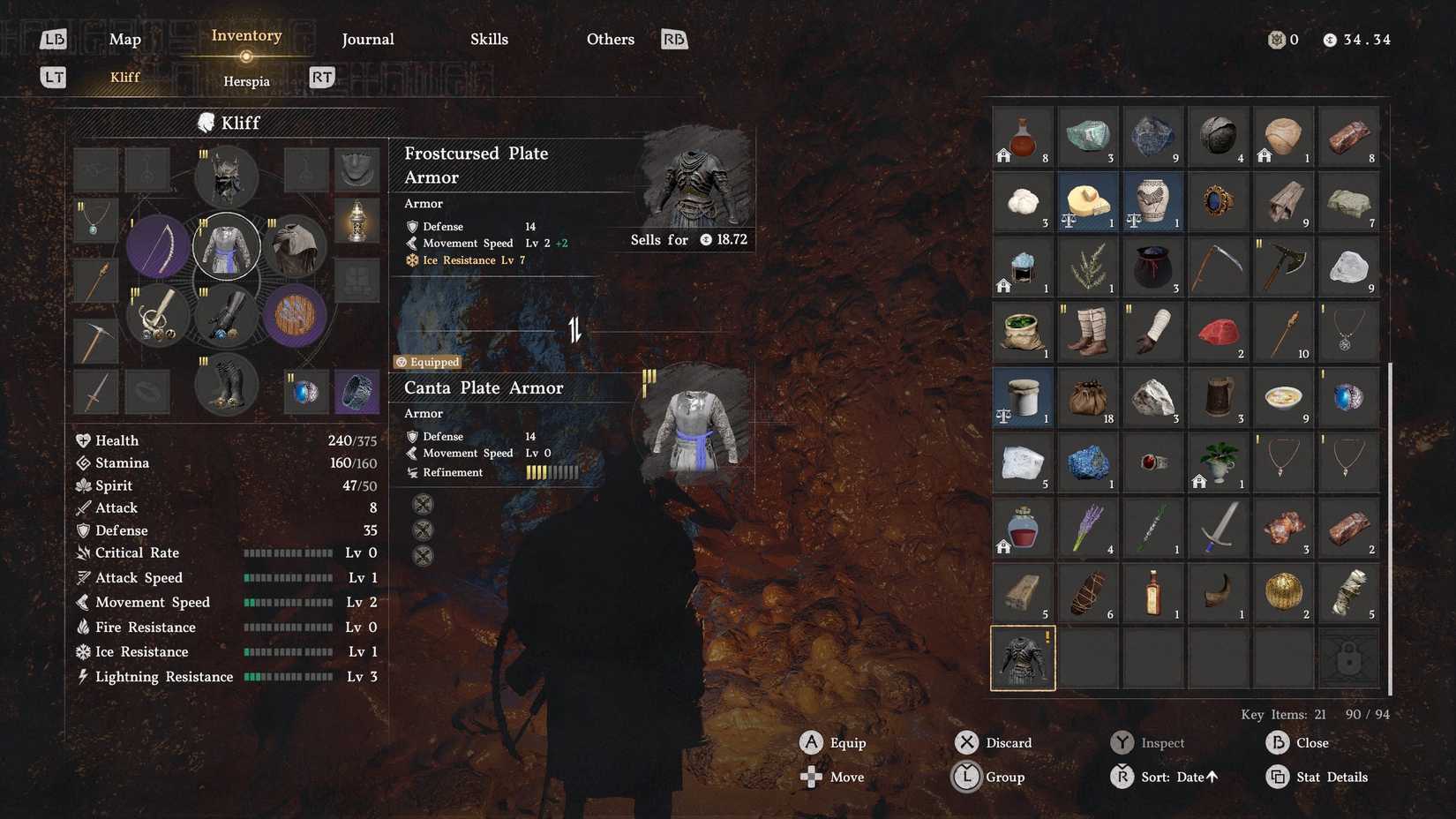Click the wooden shield equipment icon
Viewport: 1456px width, 819px height.
[296, 316]
